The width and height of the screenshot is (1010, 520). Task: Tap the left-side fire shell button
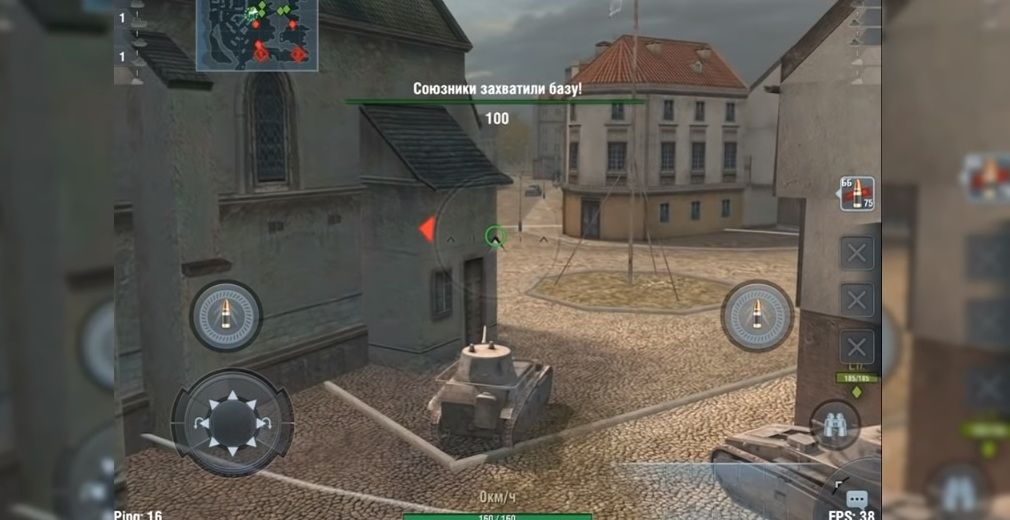pyautogui.click(x=226, y=316)
